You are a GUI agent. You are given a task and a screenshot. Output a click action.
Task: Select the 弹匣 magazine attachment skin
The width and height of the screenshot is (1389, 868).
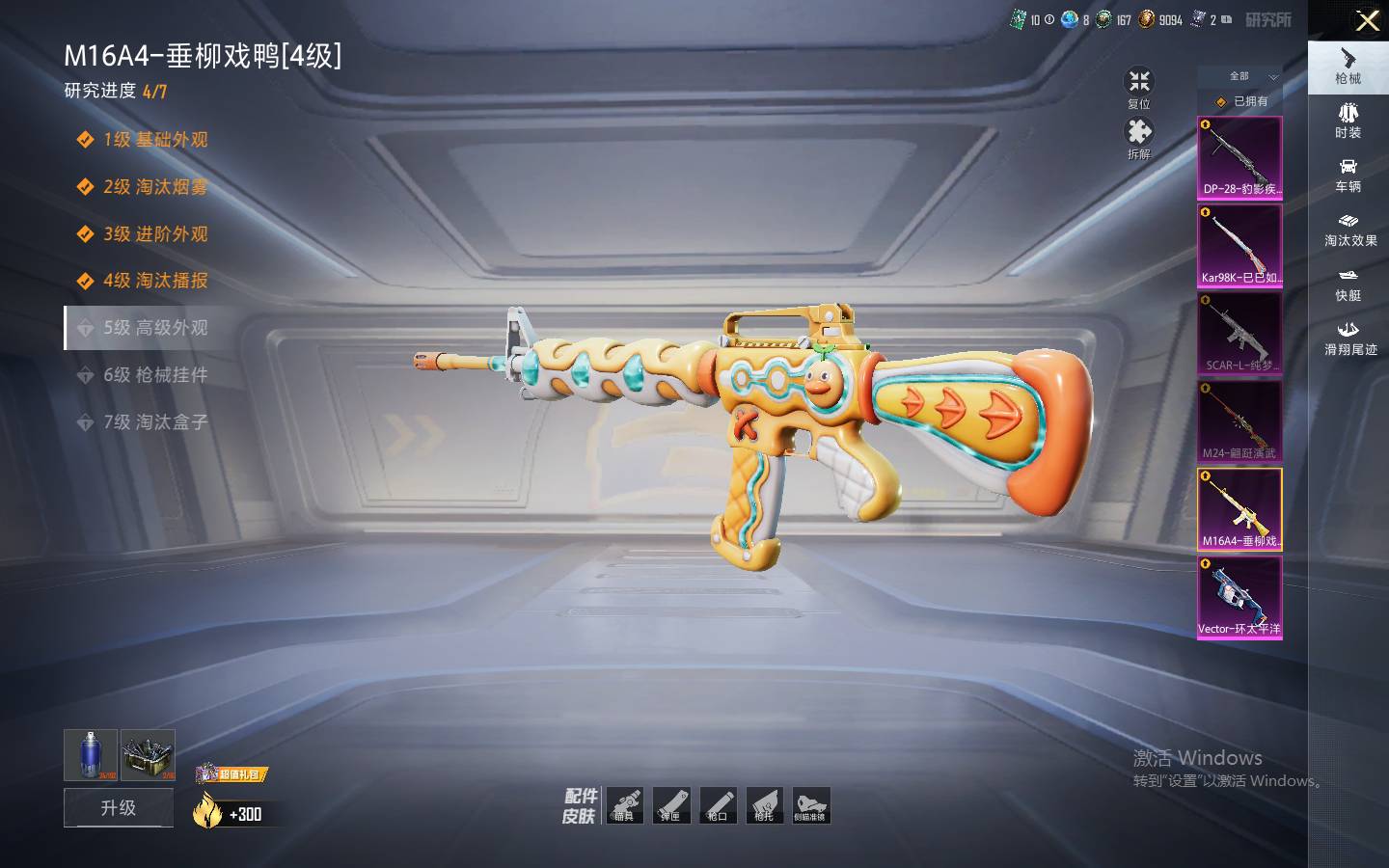coord(670,805)
